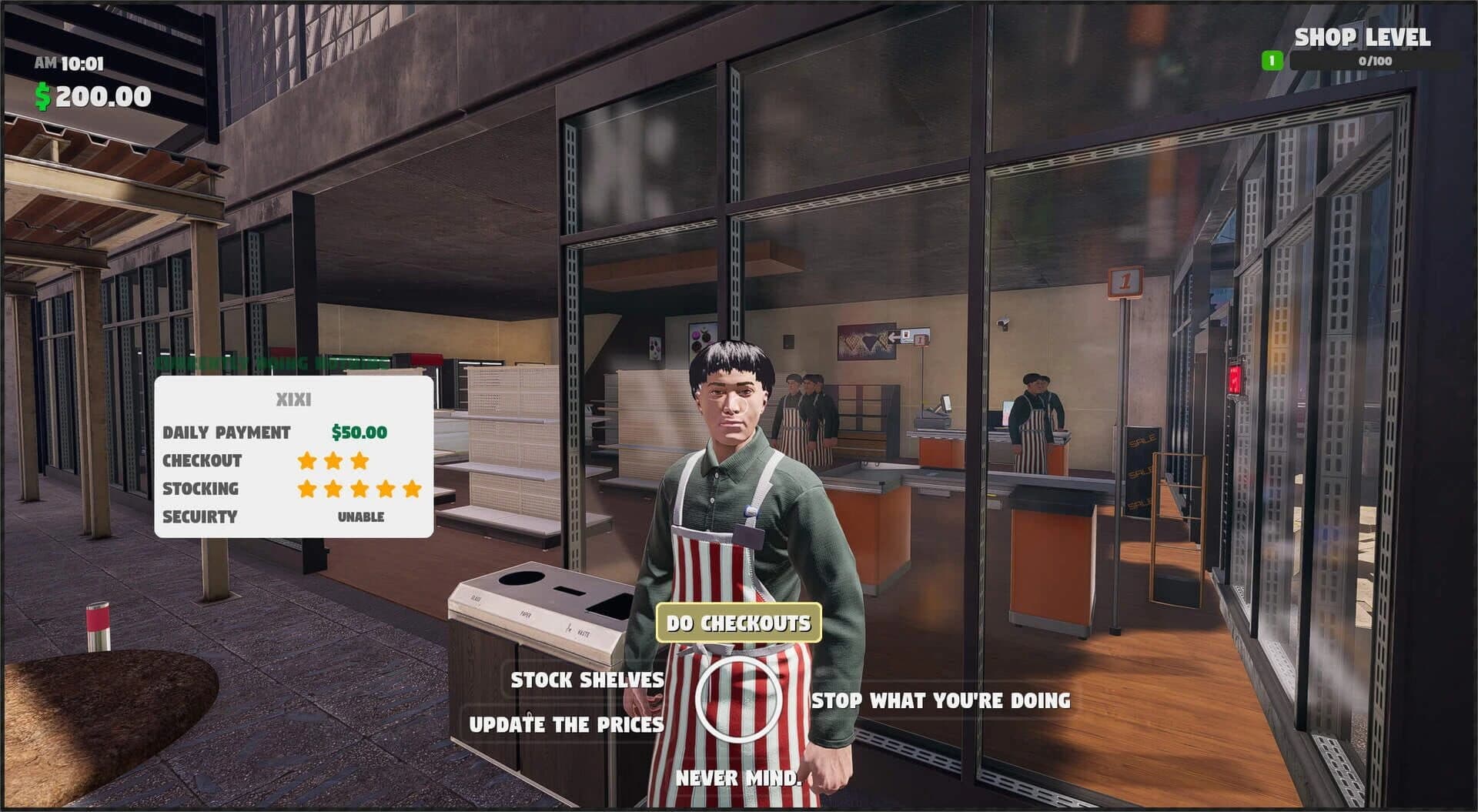
Task: Click Never Mind to cancel
Action: point(737,779)
